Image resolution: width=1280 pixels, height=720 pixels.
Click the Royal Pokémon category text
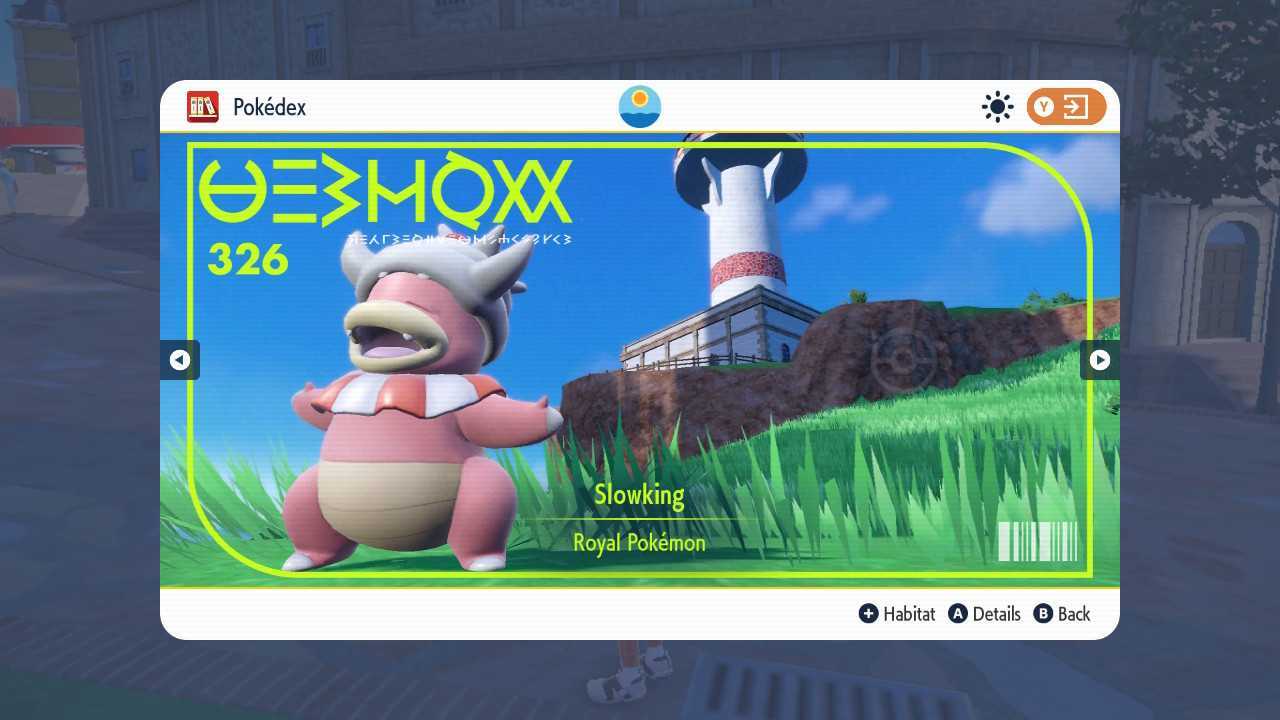[x=639, y=542]
